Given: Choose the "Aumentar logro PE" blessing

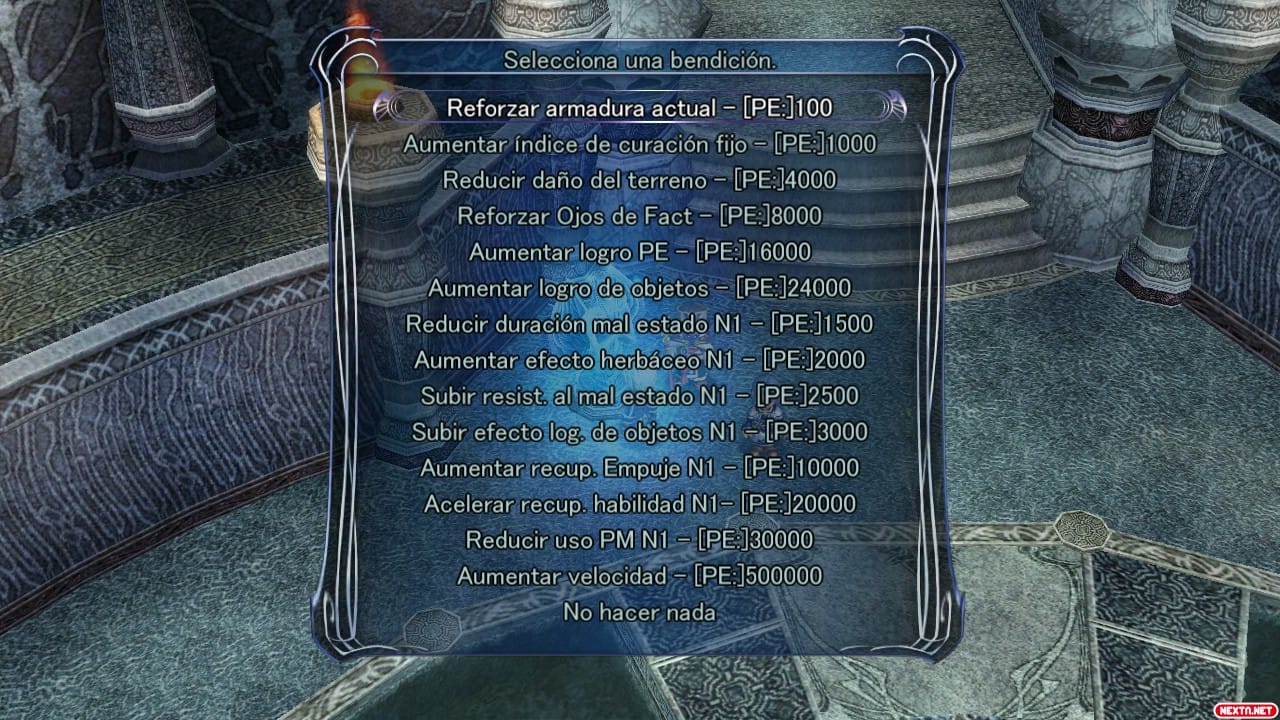Looking at the screenshot, I should tap(640, 252).
